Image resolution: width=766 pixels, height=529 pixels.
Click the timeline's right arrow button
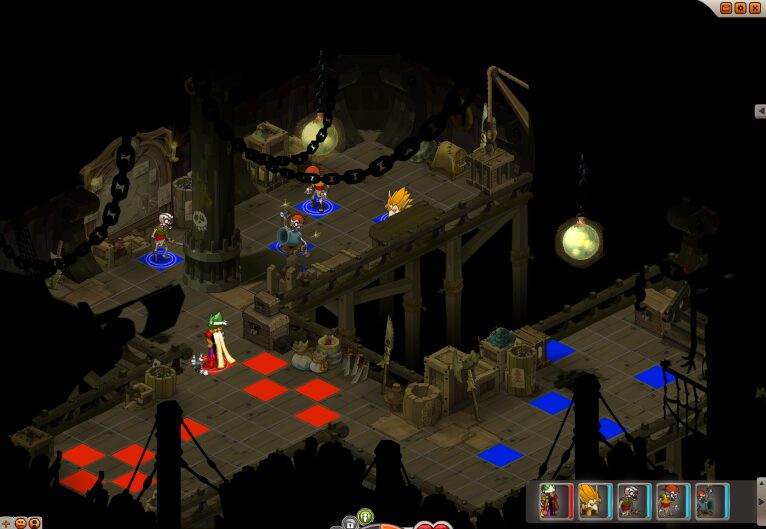point(761,503)
